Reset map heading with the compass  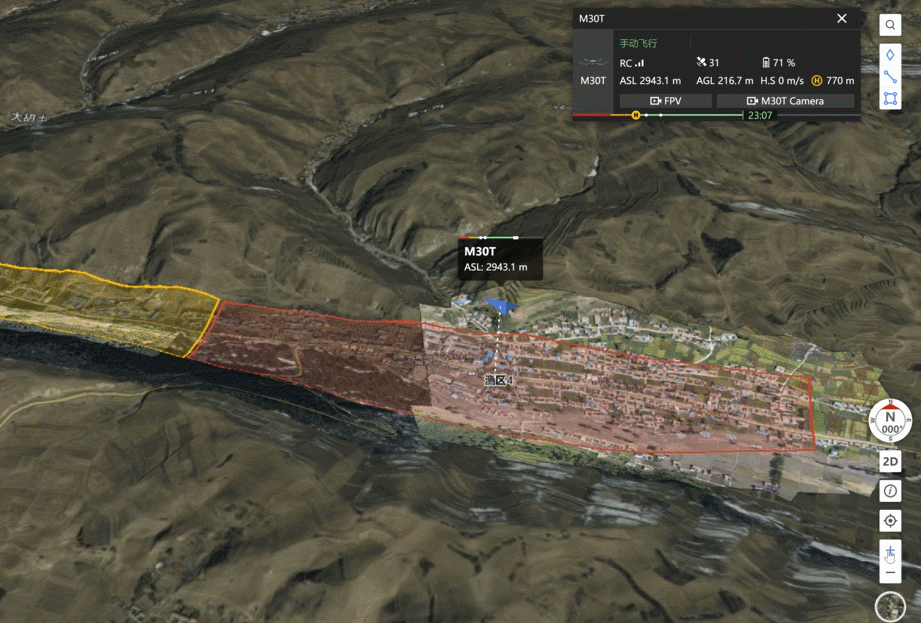(890, 420)
